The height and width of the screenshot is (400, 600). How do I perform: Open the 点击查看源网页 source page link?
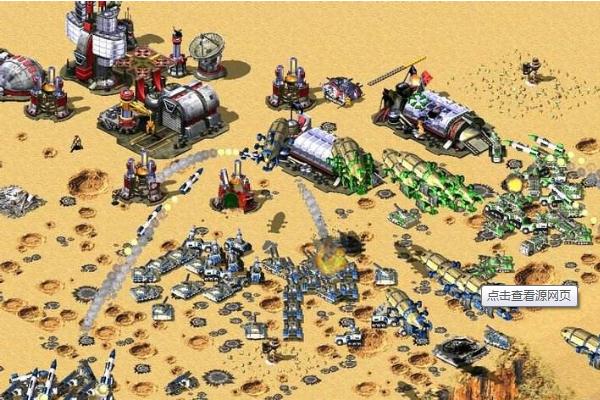[528, 296]
